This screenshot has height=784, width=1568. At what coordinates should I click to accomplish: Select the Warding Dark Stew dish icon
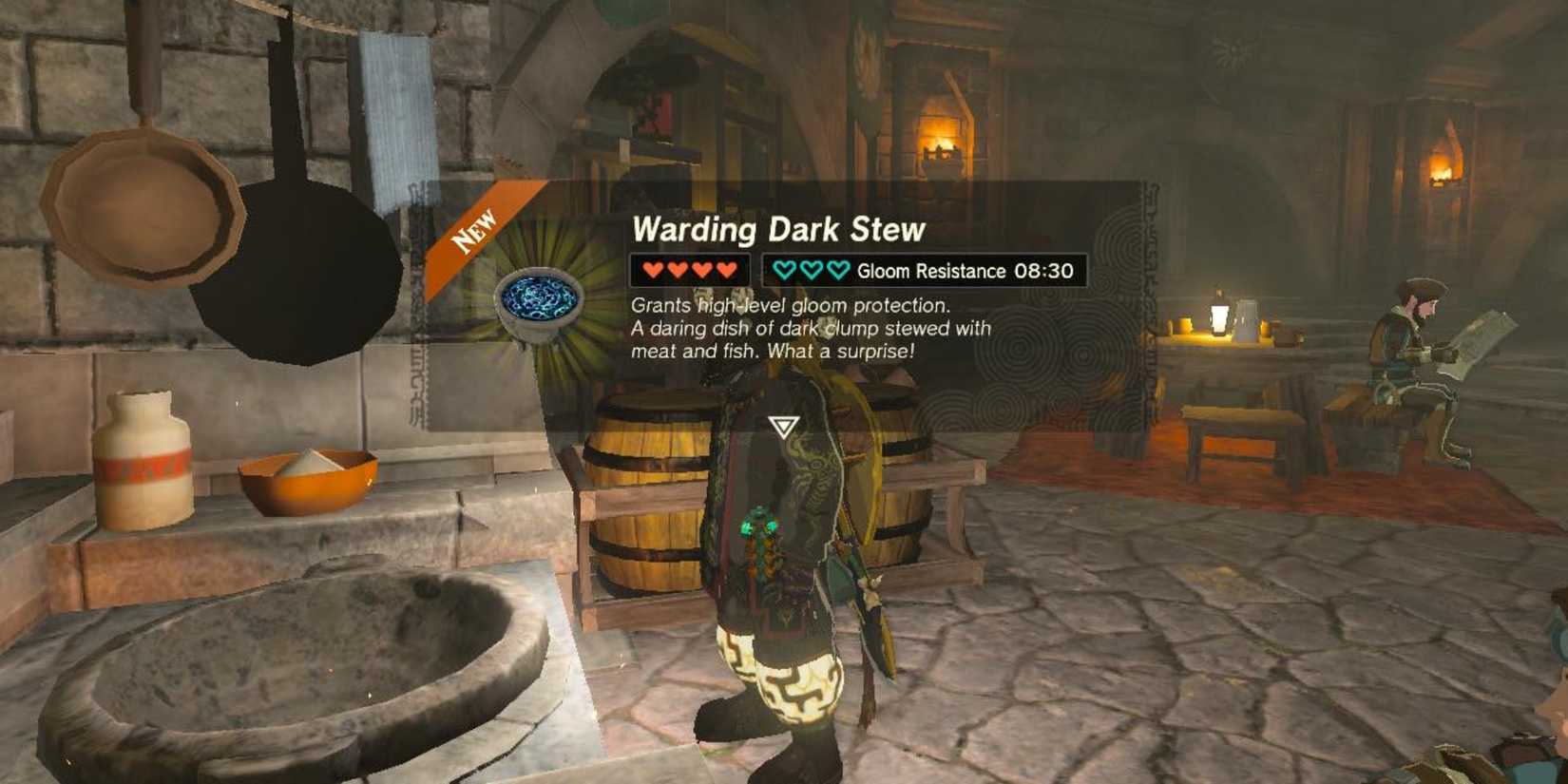pos(538,305)
